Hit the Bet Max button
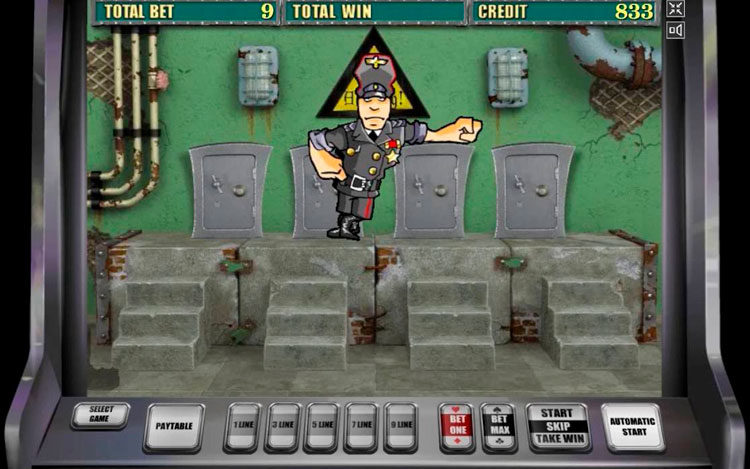This screenshot has height=469, width=750. coord(498,427)
